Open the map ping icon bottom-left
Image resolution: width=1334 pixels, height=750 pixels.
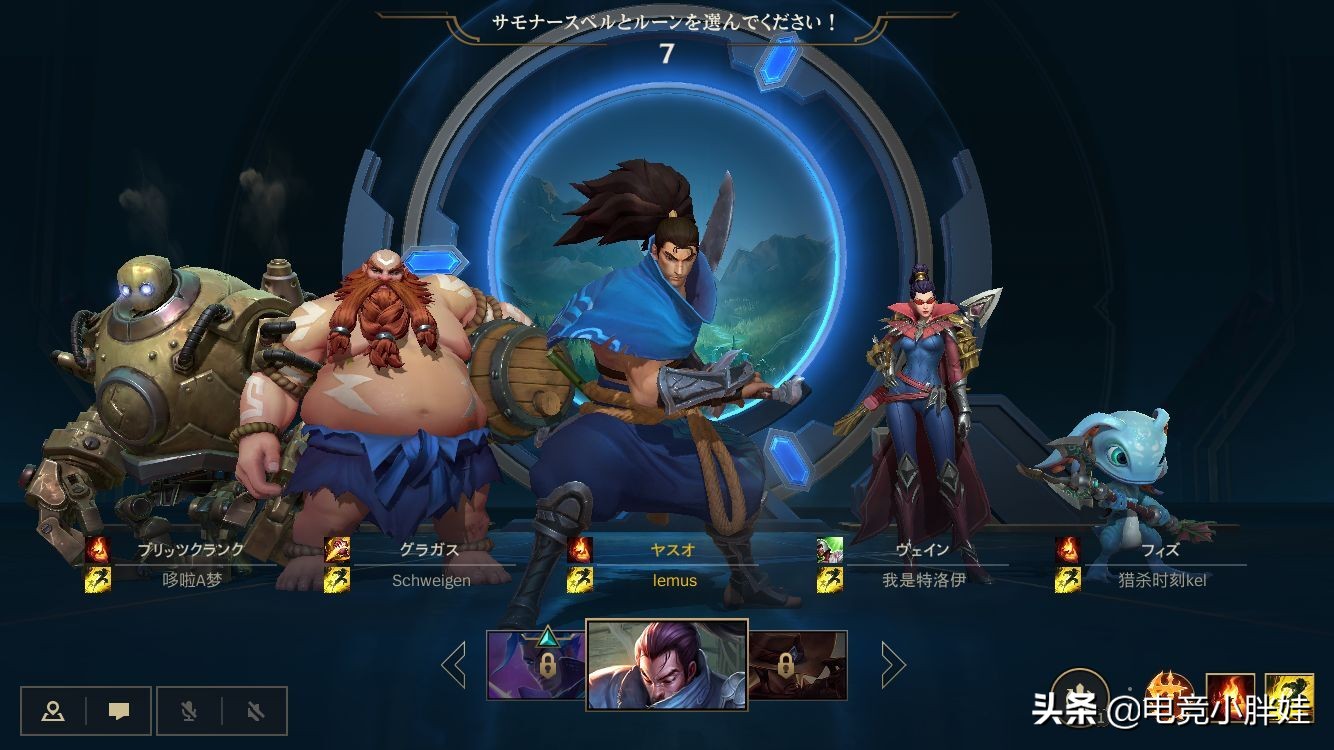point(53,712)
